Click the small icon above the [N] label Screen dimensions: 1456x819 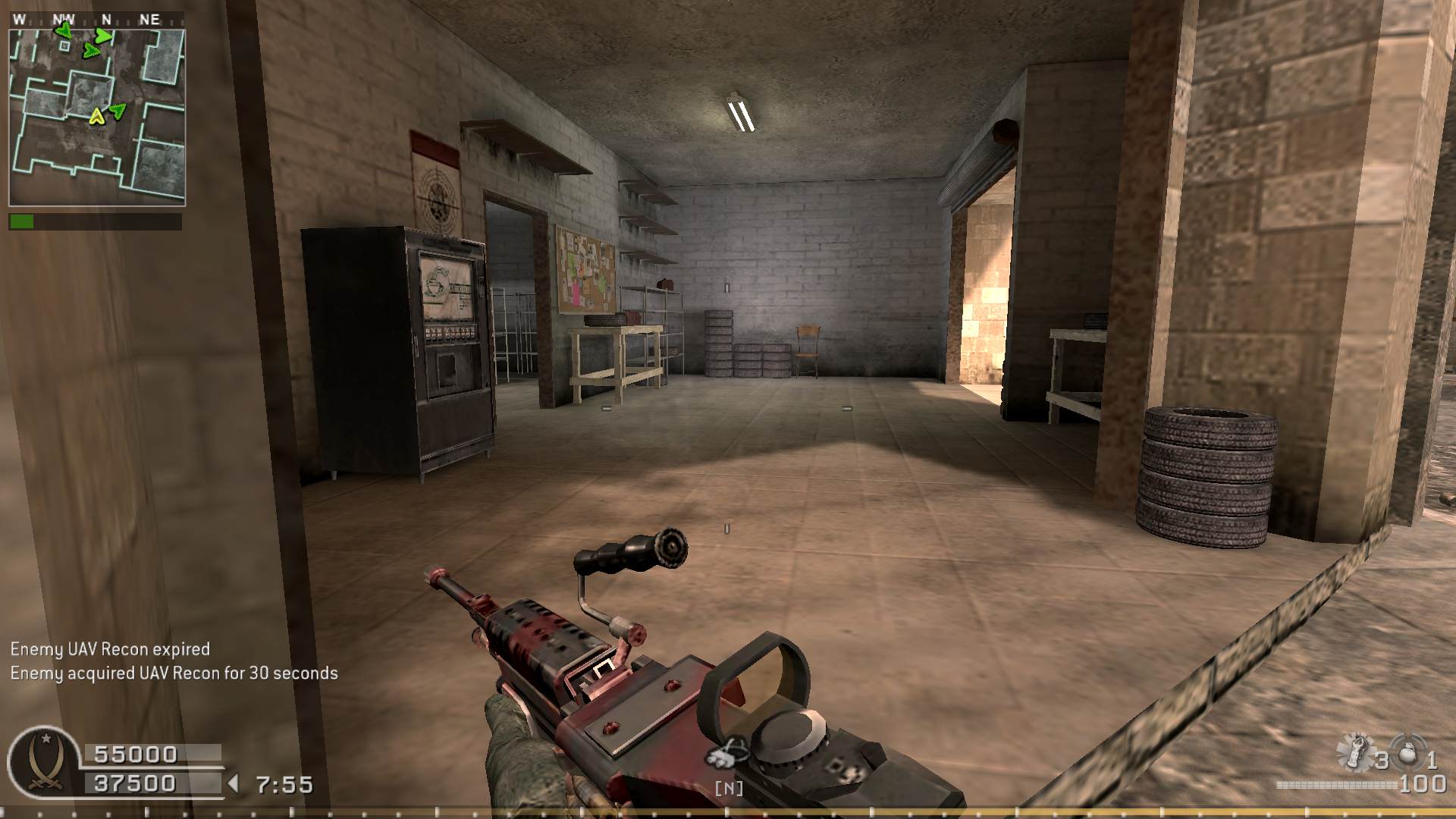728,752
